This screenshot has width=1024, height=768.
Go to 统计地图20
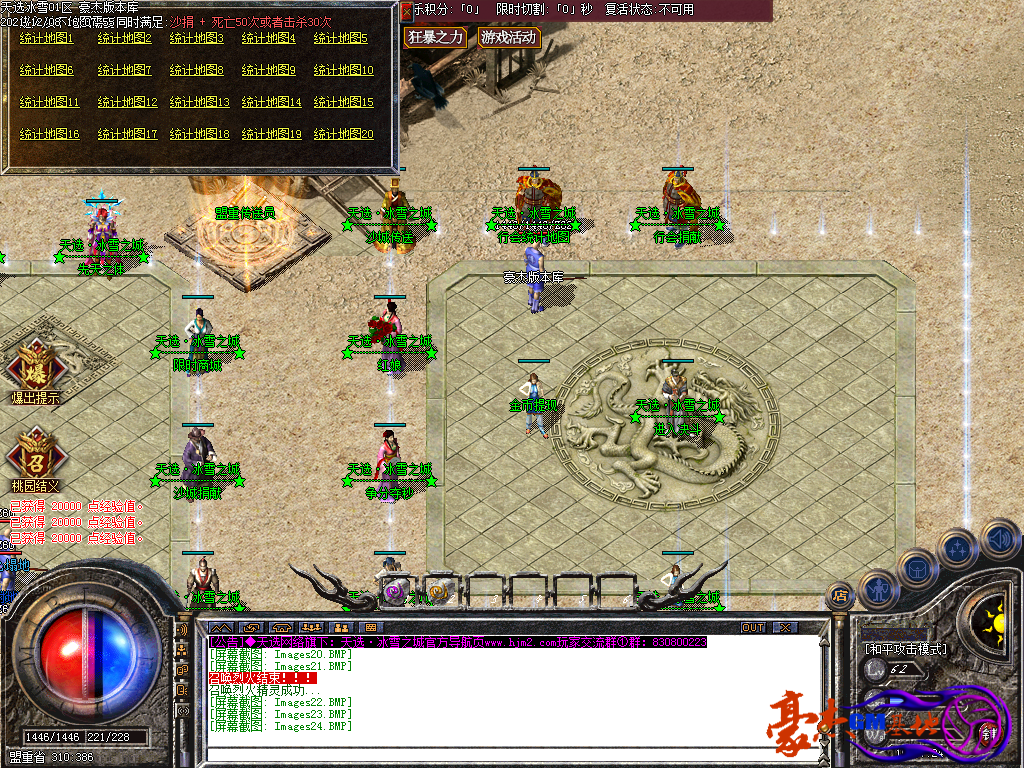(343, 135)
